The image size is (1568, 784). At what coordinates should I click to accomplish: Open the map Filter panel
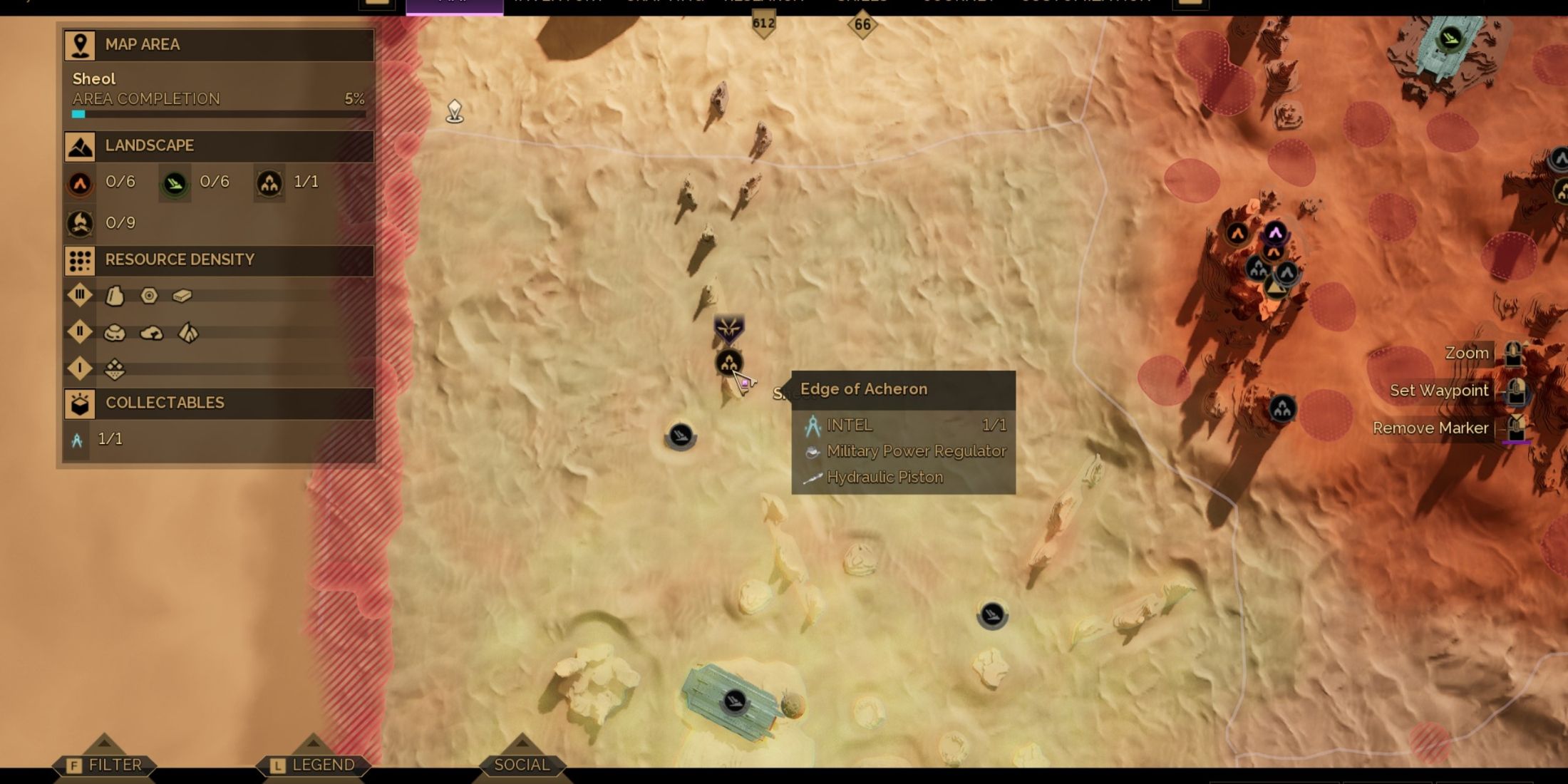[x=105, y=765]
